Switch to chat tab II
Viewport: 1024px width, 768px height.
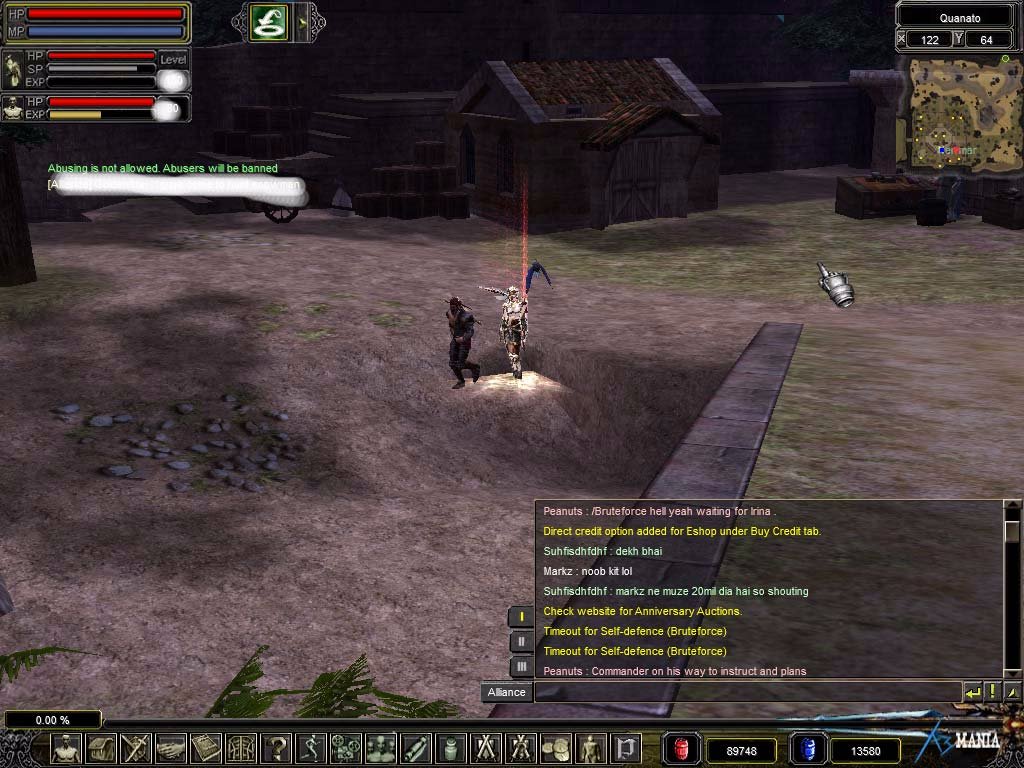tap(521, 642)
